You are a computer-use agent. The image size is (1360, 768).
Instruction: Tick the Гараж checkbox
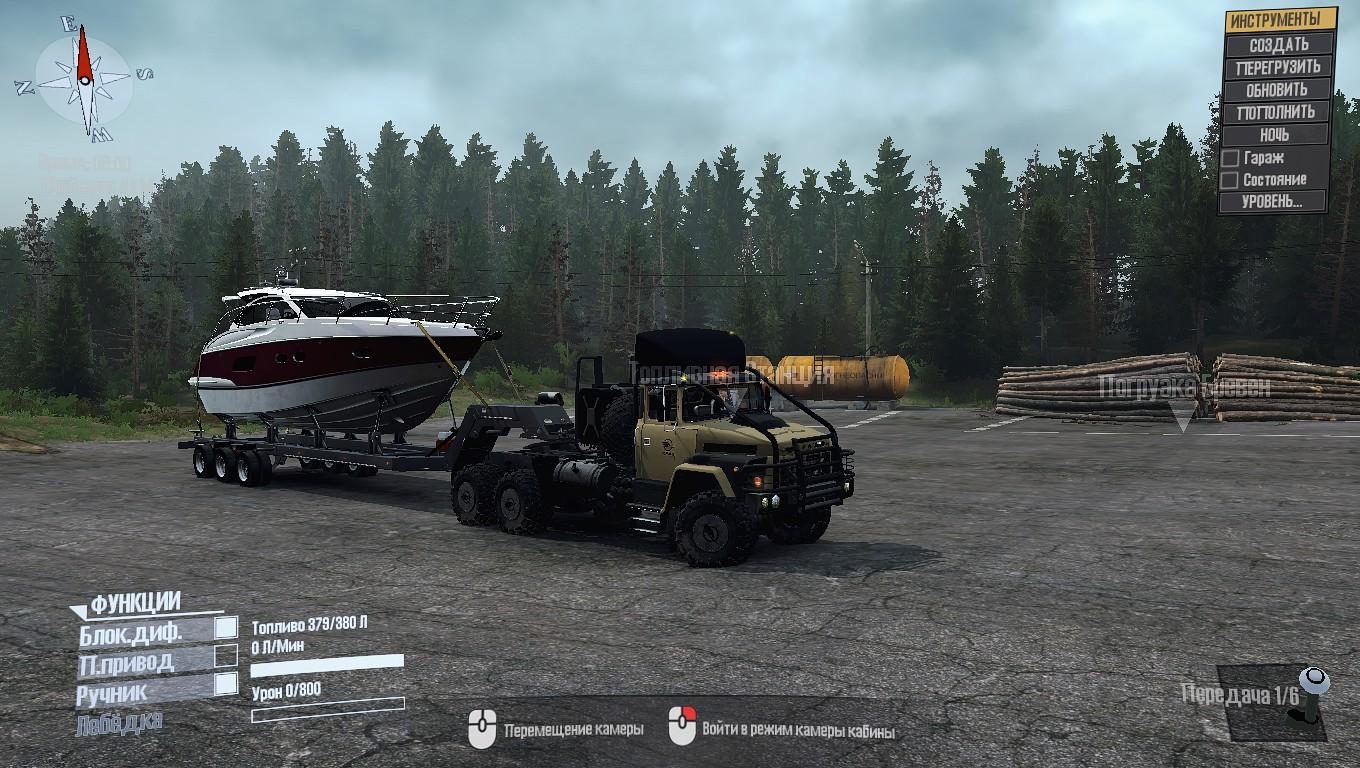(1230, 158)
